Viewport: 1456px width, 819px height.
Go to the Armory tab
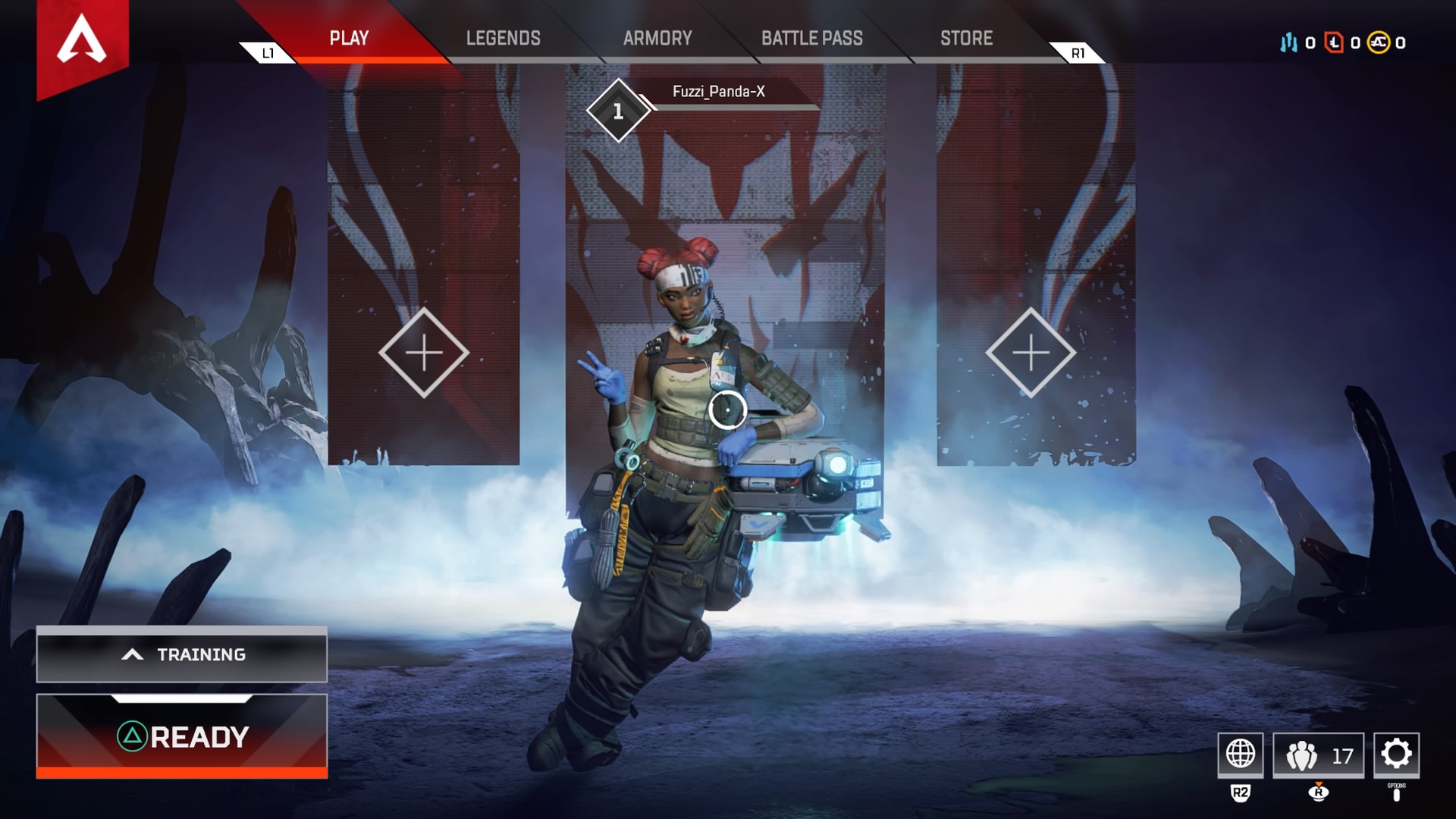point(657,38)
